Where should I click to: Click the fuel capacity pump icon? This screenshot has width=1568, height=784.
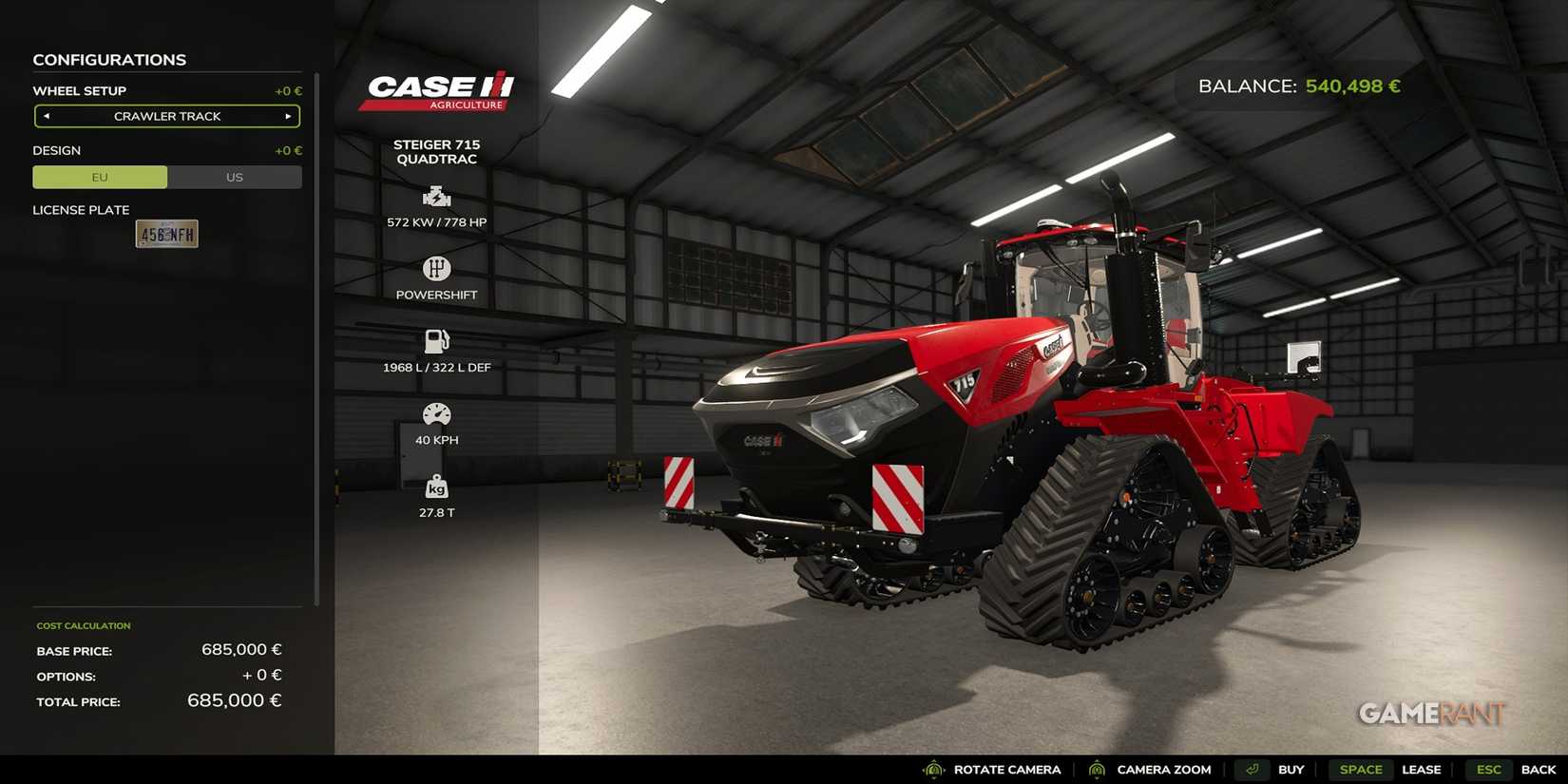click(436, 342)
